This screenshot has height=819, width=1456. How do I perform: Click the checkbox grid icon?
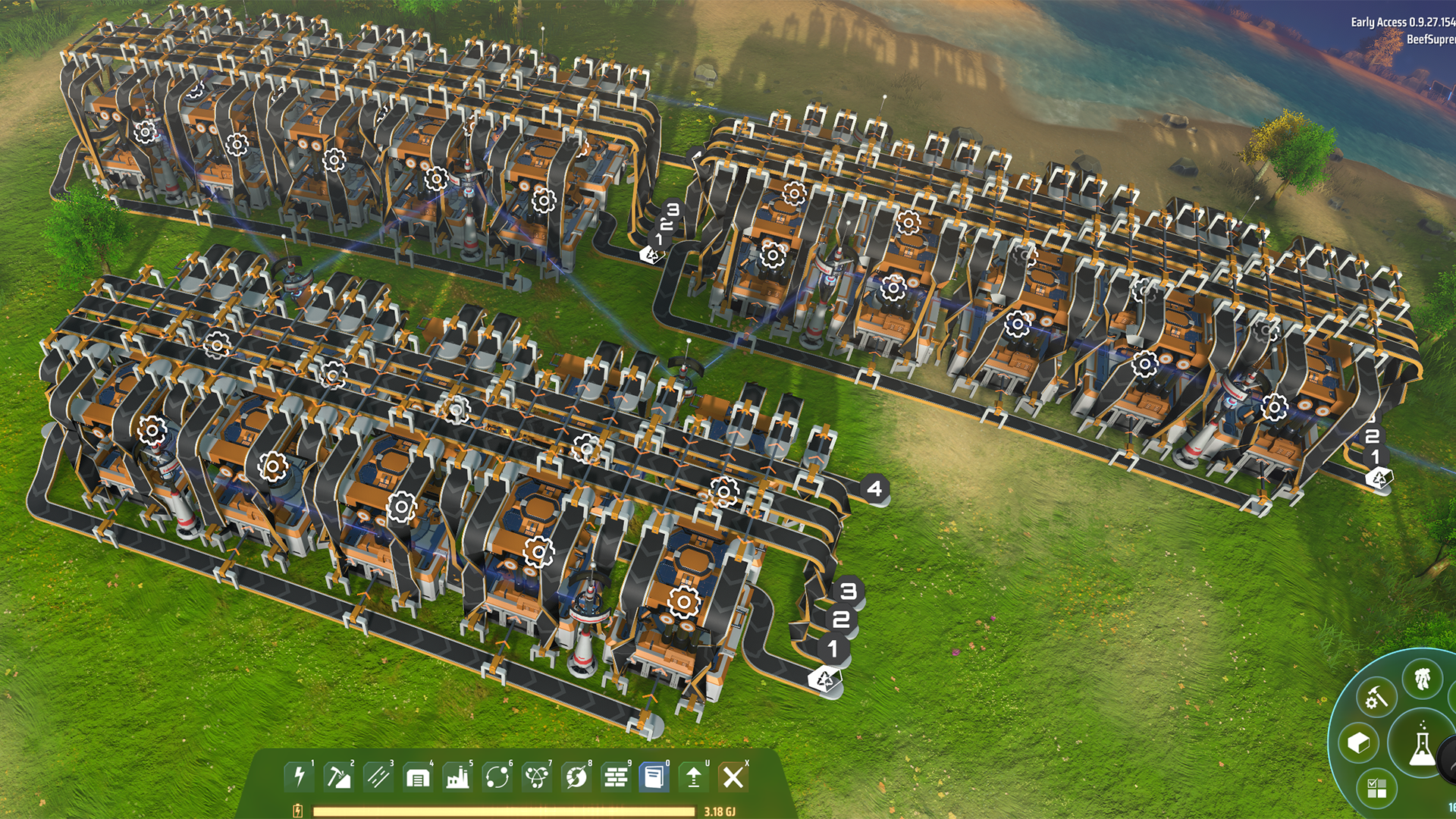(1377, 788)
